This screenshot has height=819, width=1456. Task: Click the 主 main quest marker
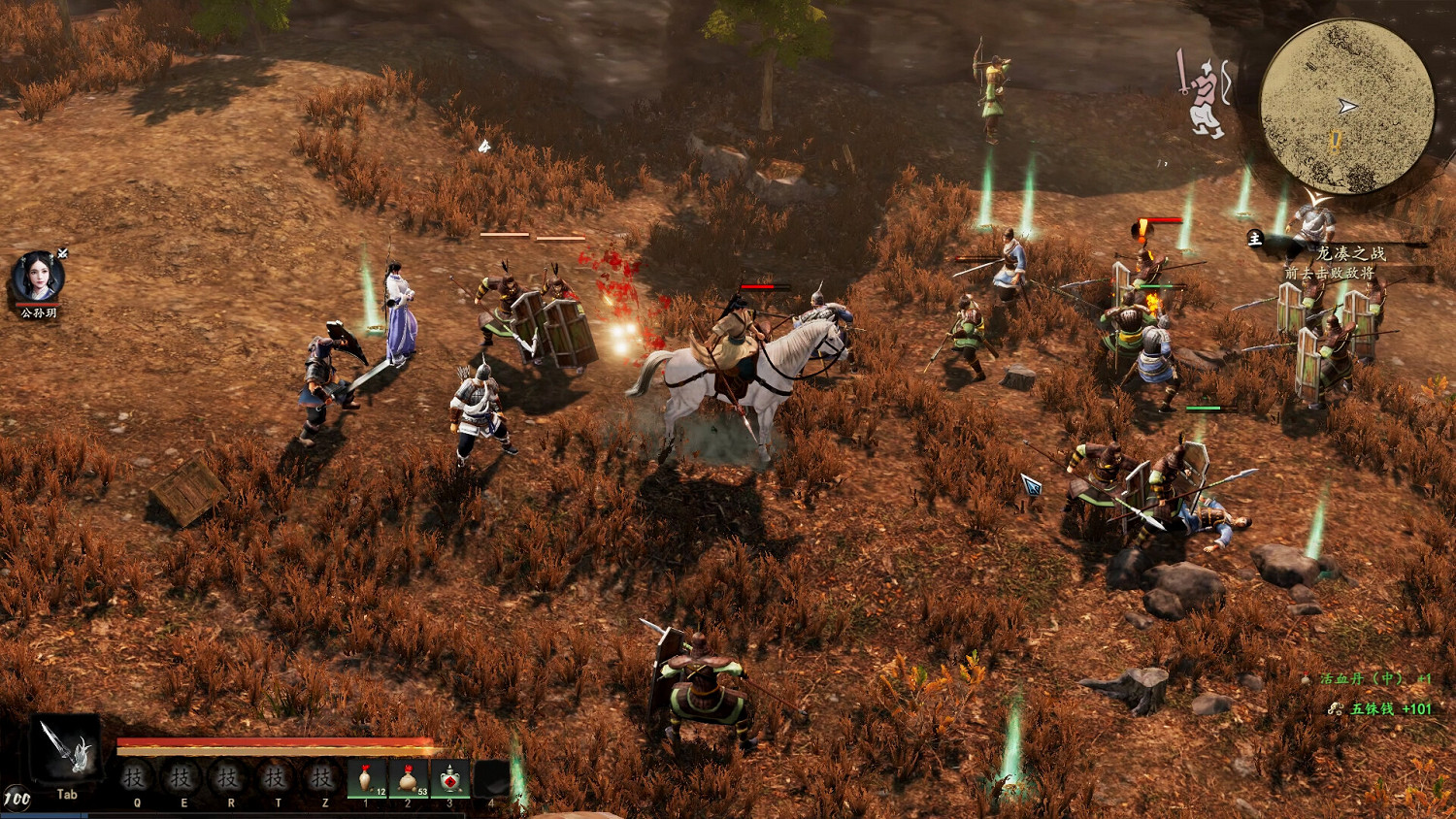click(1255, 239)
